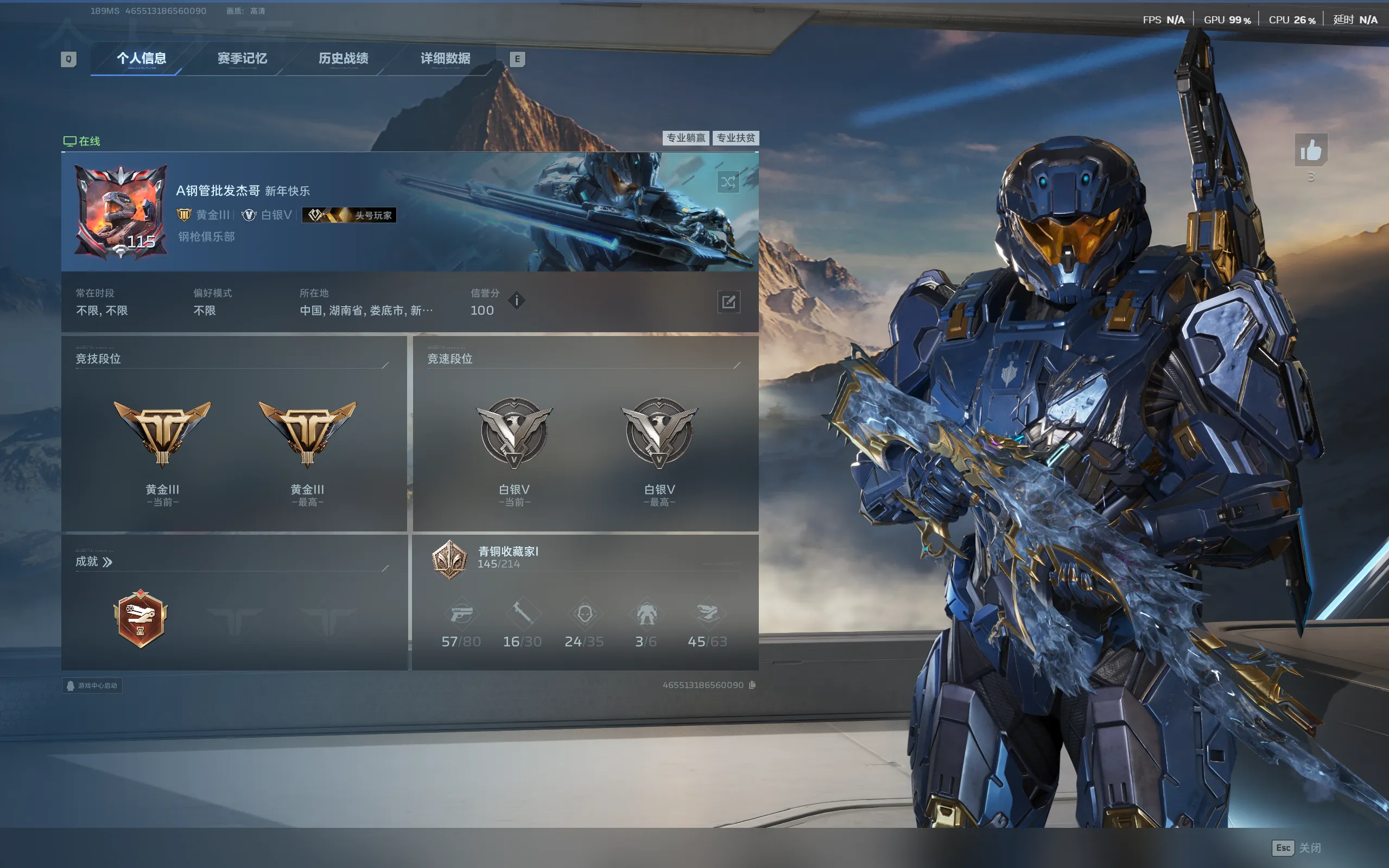View the current 黄金III ranked emblem
Viewport: 1389px width, 868px height.
point(162,433)
